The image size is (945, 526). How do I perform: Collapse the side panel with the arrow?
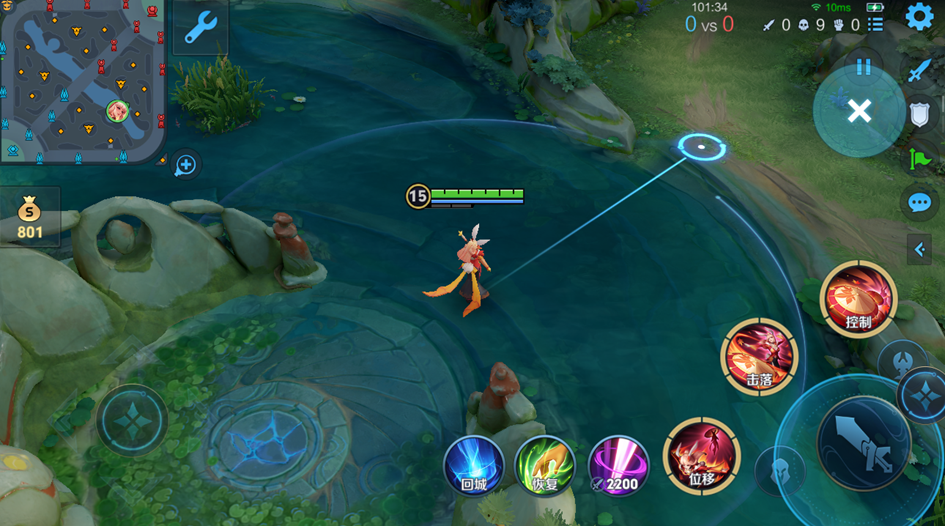tap(920, 250)
